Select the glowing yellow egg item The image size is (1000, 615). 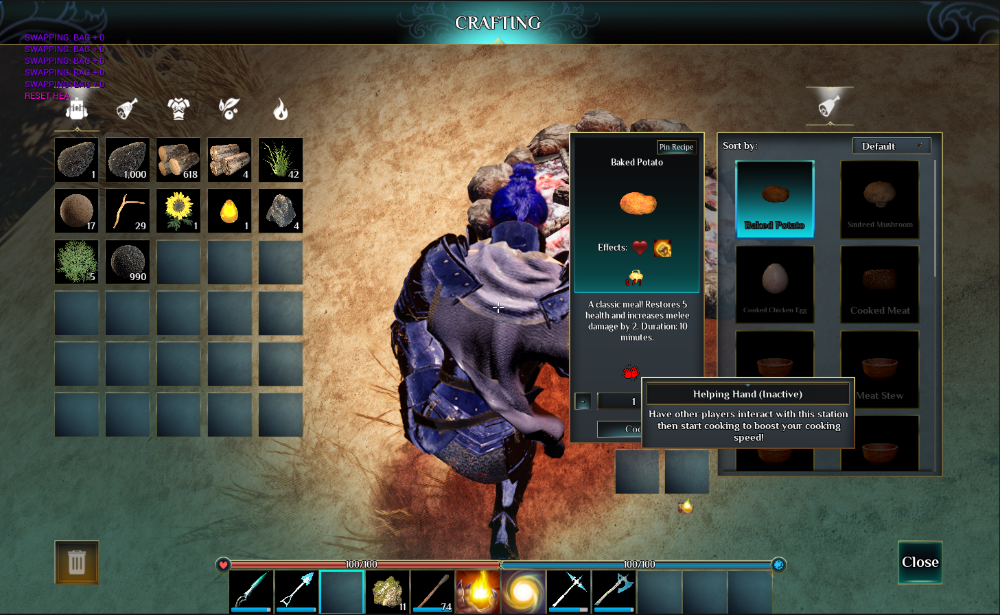(x=230, y=211)
